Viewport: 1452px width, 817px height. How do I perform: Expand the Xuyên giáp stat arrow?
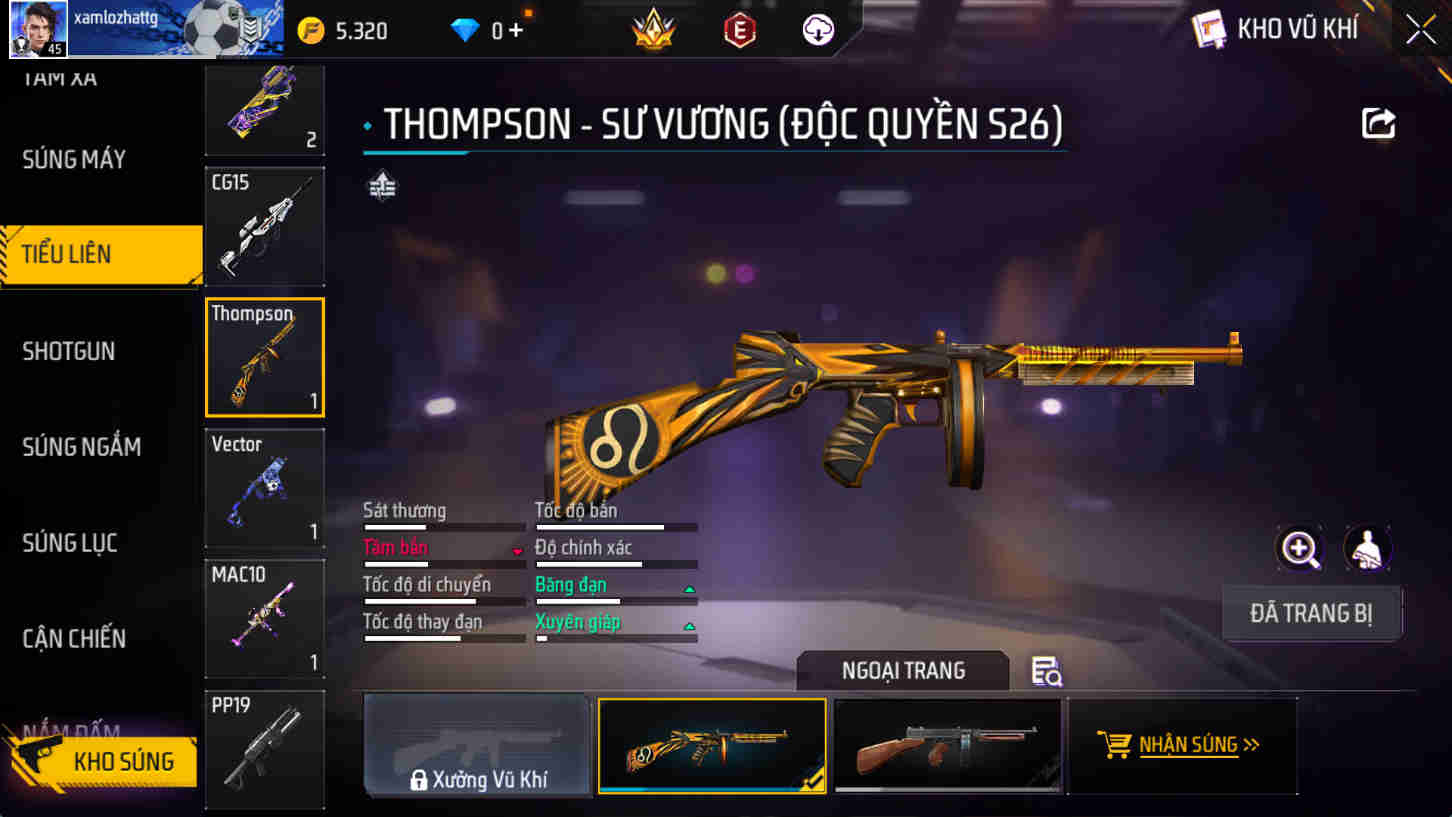tap(689, 627)
